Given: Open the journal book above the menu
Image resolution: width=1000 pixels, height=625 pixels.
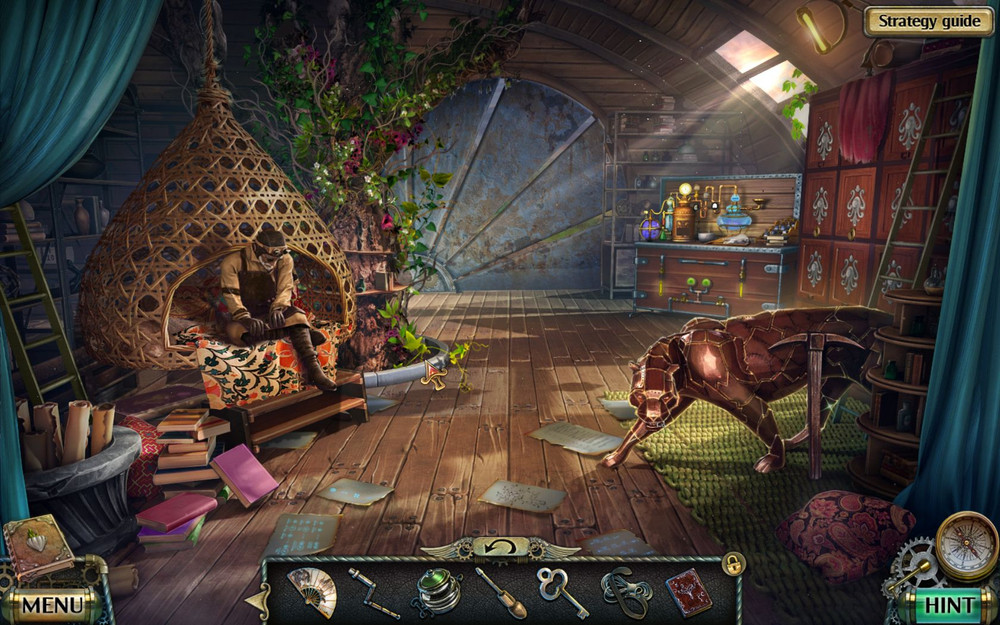Looking at the screenshot, I should tap(36, 546).
